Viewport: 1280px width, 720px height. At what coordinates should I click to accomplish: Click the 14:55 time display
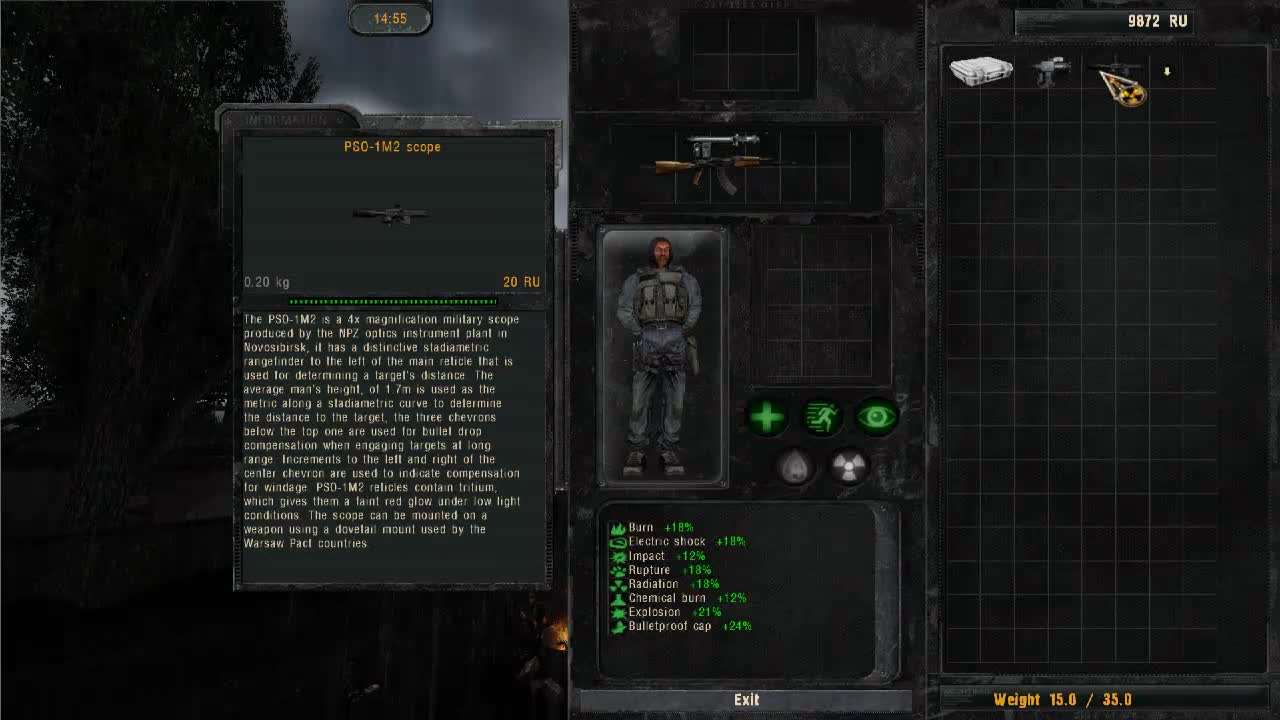390,17
